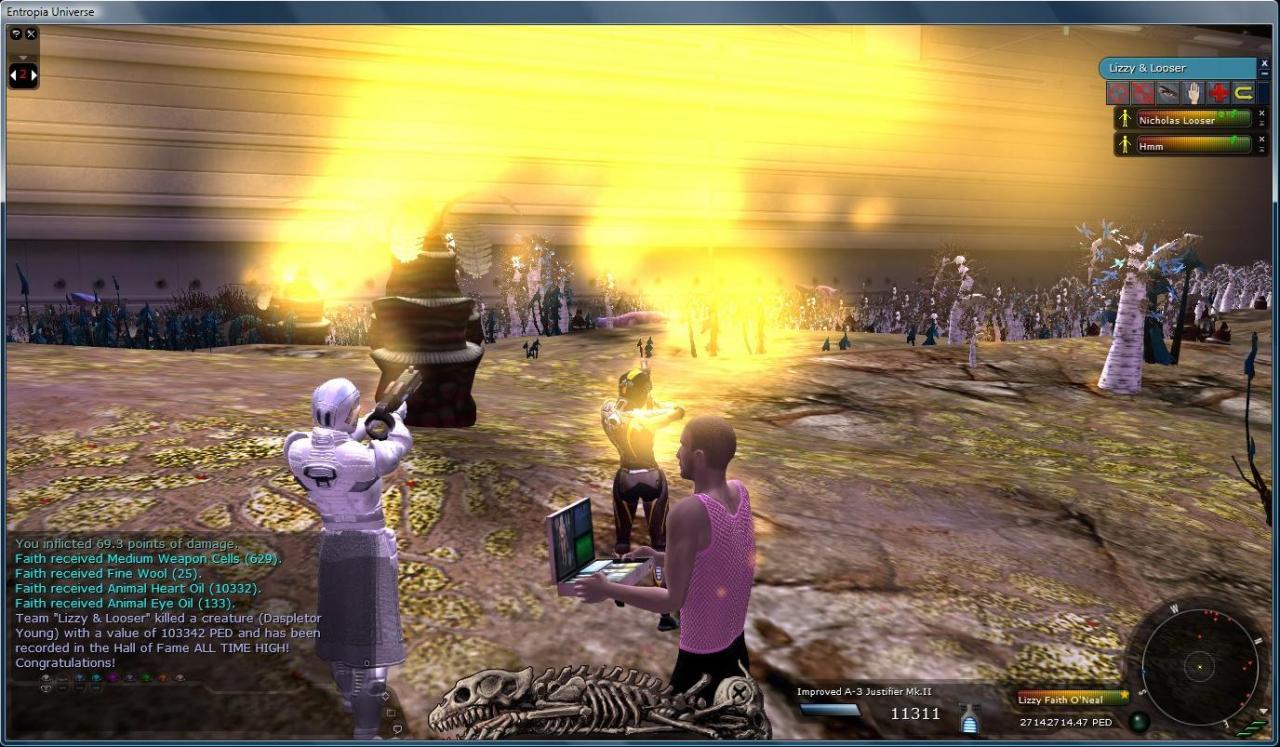Click the chat log message area
Screen dimensions: 1280x747
coord(165,602)
